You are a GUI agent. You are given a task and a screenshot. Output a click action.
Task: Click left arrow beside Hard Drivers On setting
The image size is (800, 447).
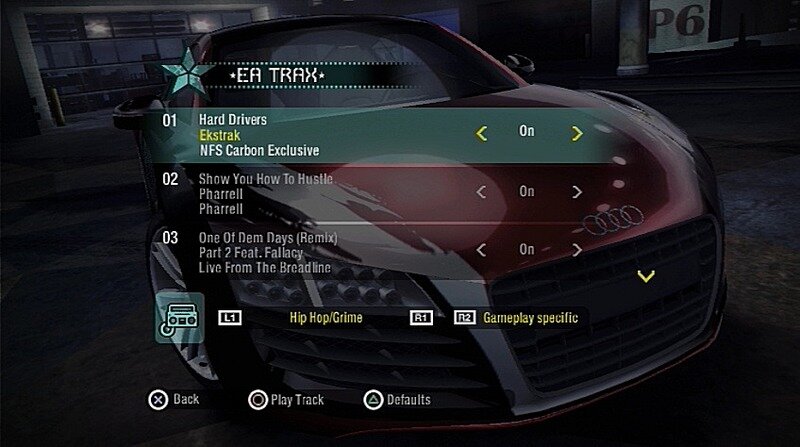[x=481, y=133]
